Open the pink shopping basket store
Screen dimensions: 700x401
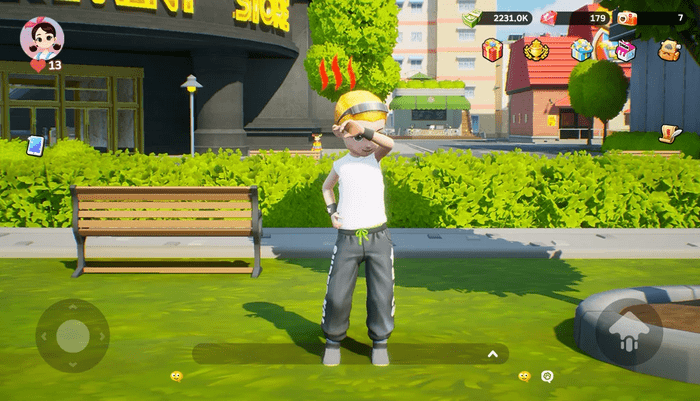(625, 49)
